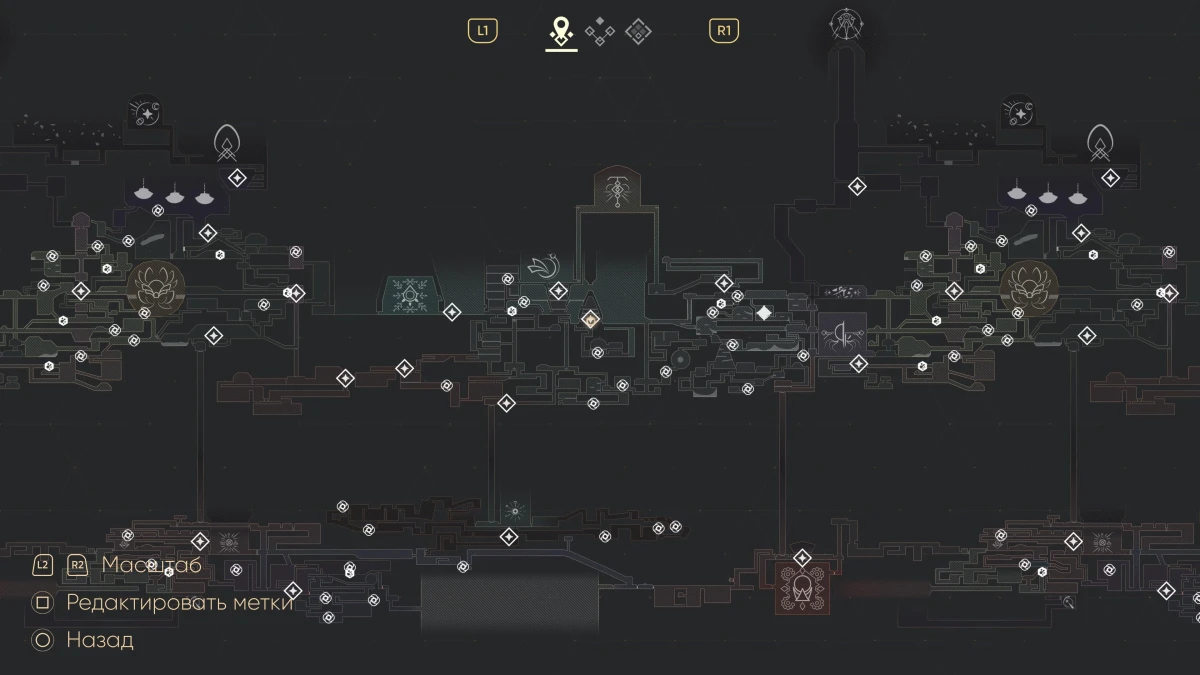Select the circular emblem at the map's top
The height and width of the screenshot is (675, 1200).
[845, 26]
